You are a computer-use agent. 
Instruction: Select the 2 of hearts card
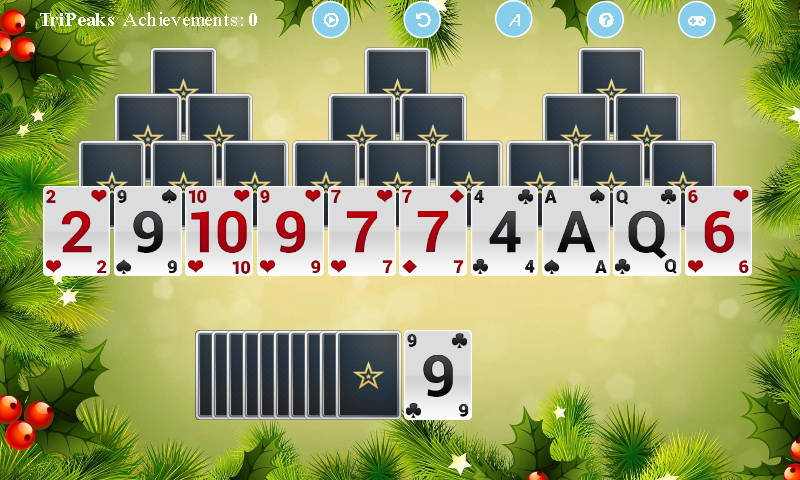pos(77,231)
